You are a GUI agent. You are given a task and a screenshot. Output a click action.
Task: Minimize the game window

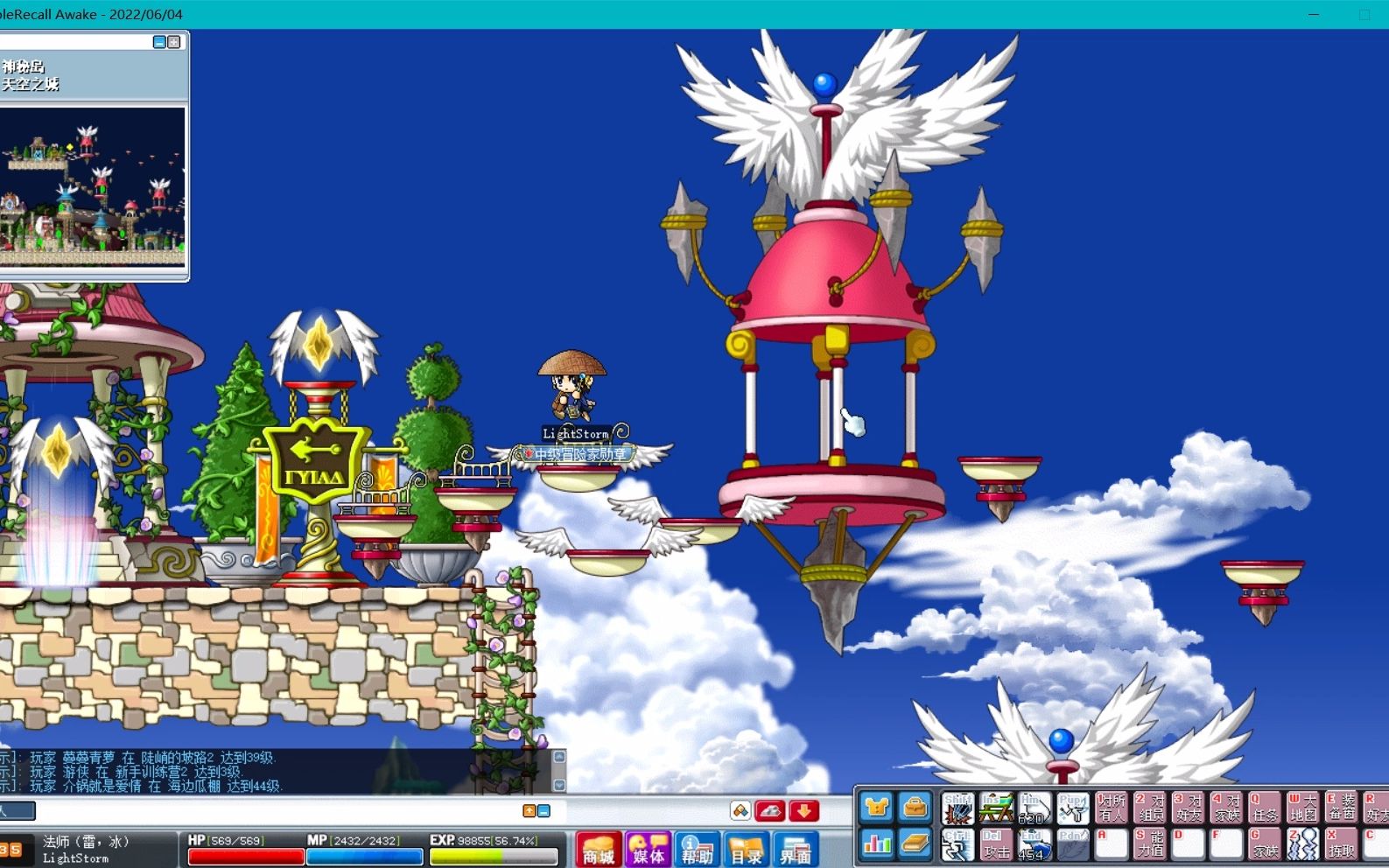coord(1314,14)
